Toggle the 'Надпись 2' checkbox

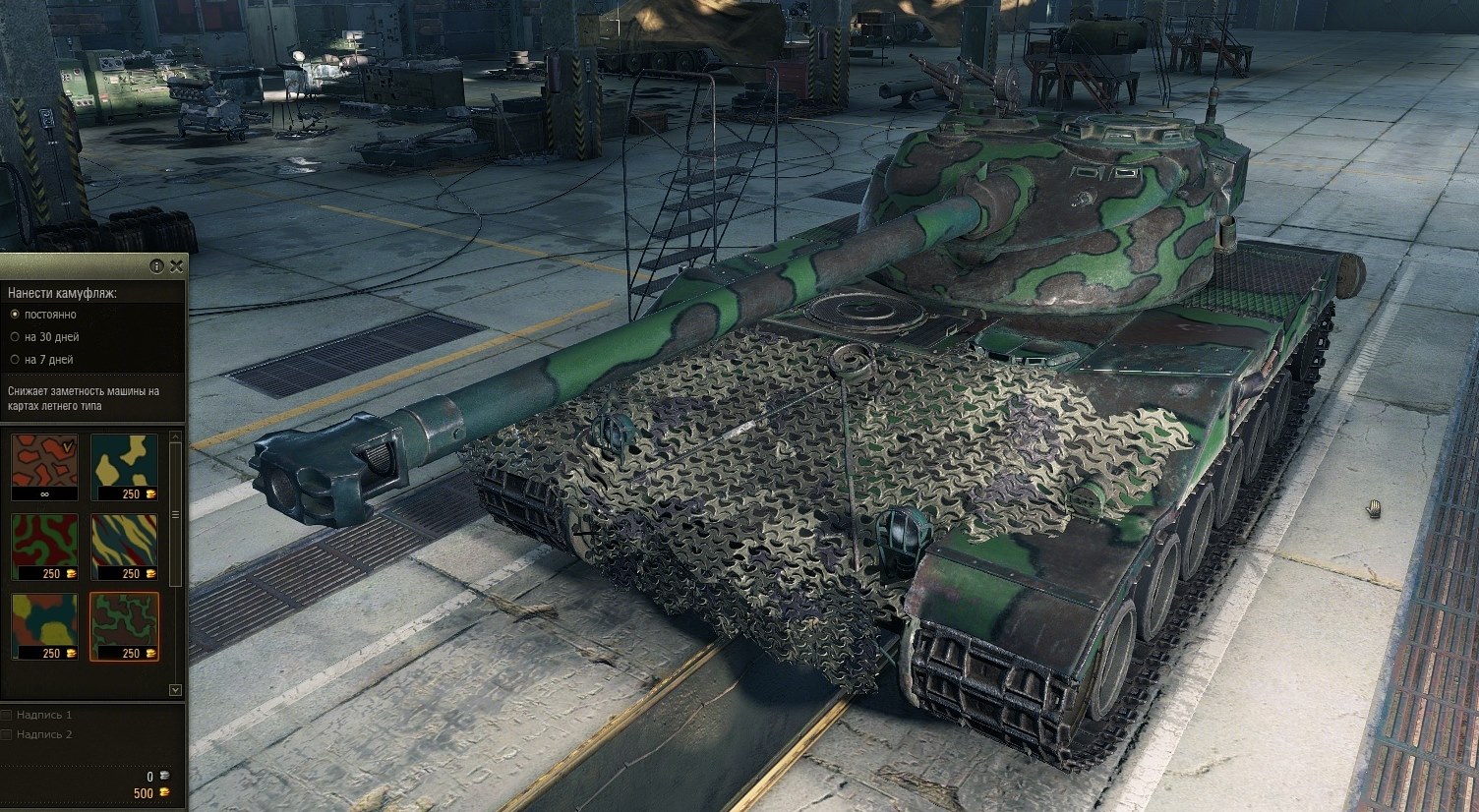tap(7, 734)
